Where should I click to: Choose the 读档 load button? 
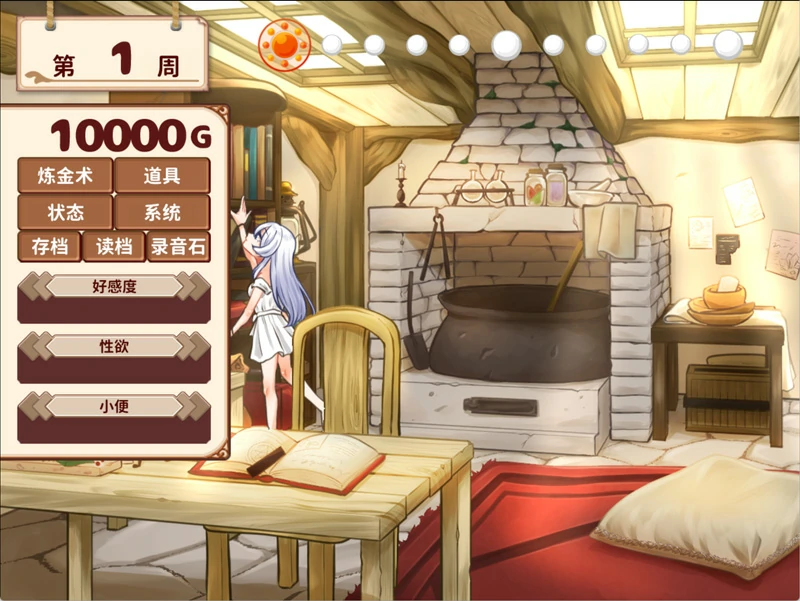tap(113, 246)
